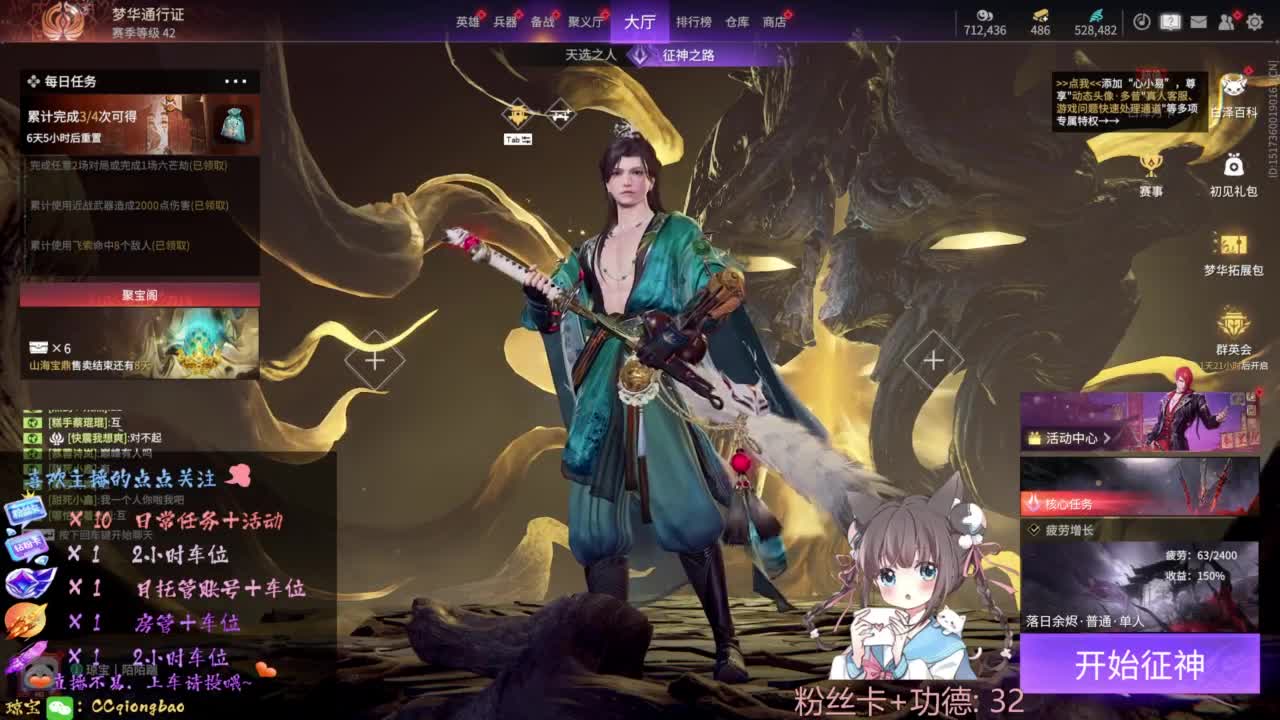Open the settings gear icon
The image size is (1280, 720).
(1253, 21)
